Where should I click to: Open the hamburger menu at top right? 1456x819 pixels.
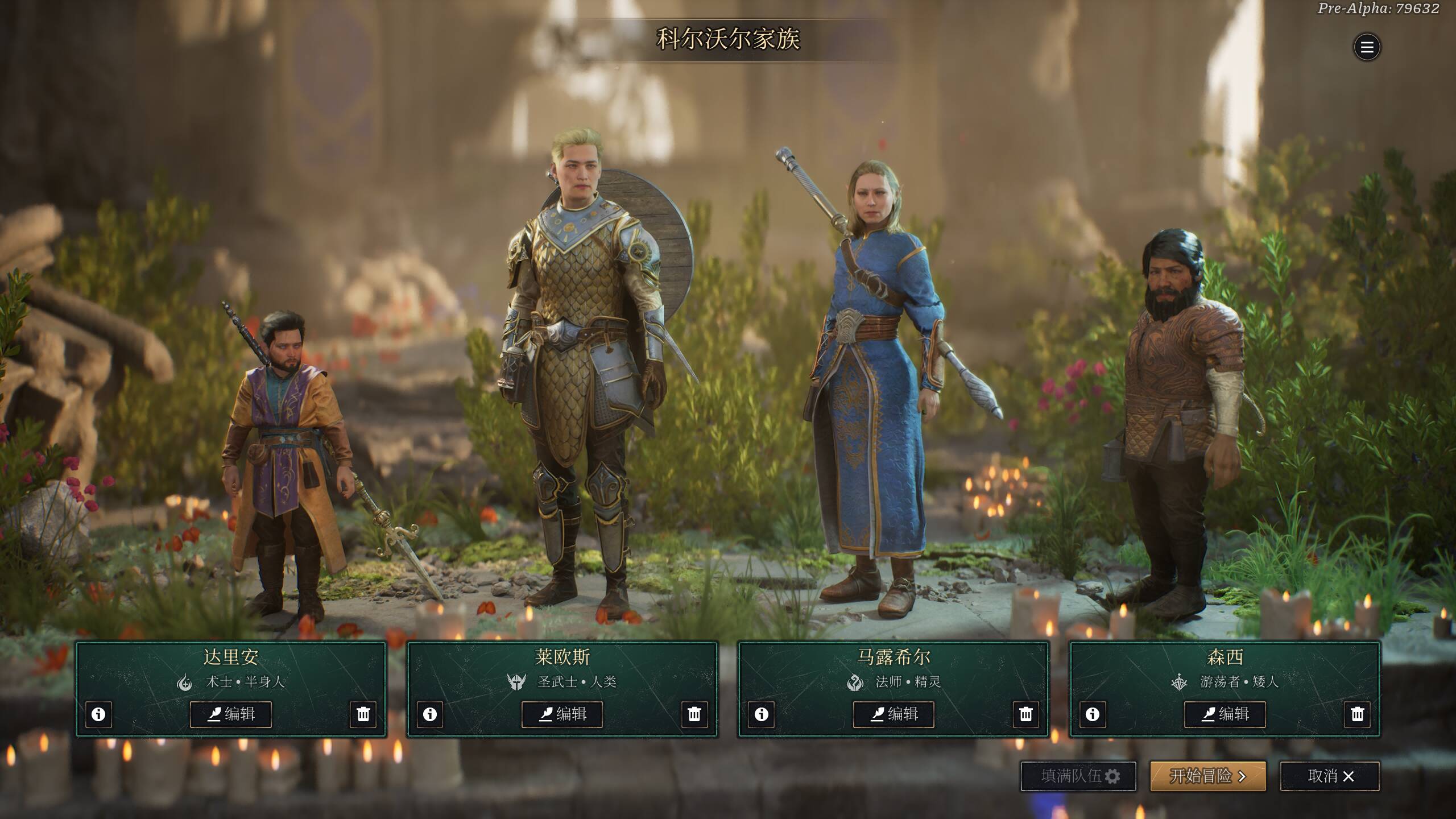[x=1367, y=47]
